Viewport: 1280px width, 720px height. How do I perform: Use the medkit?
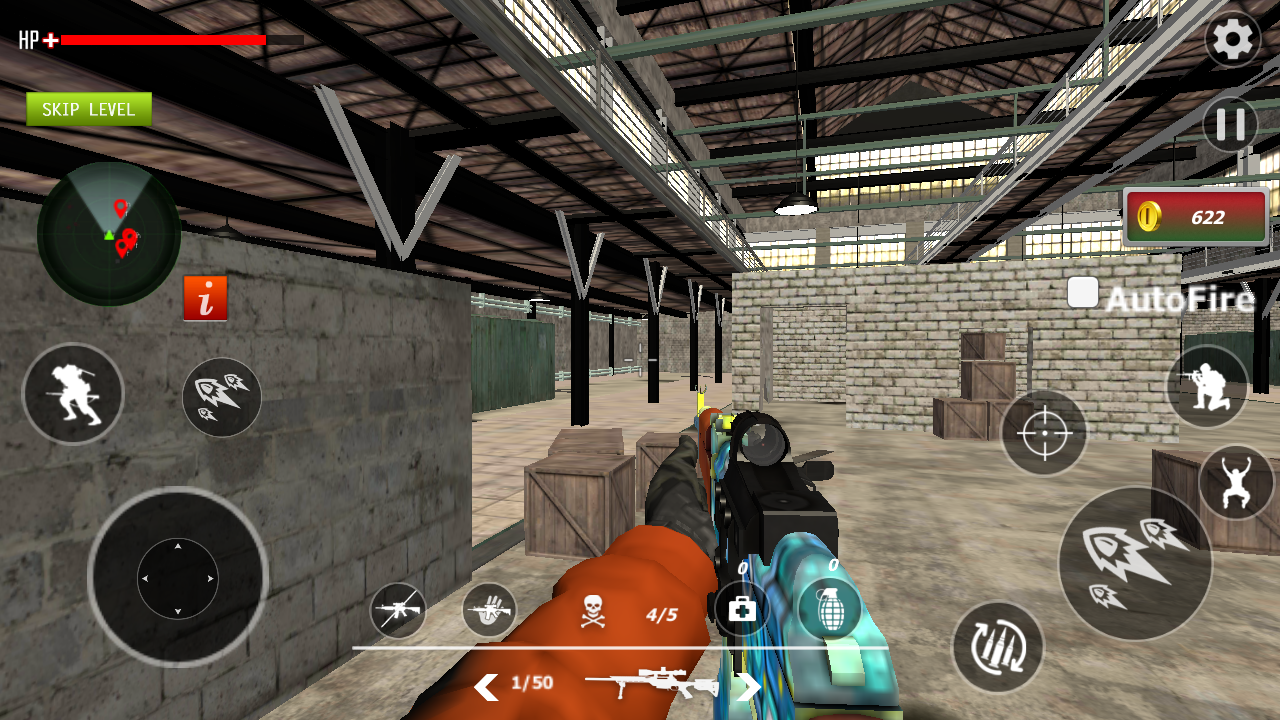tap(742, 609)
